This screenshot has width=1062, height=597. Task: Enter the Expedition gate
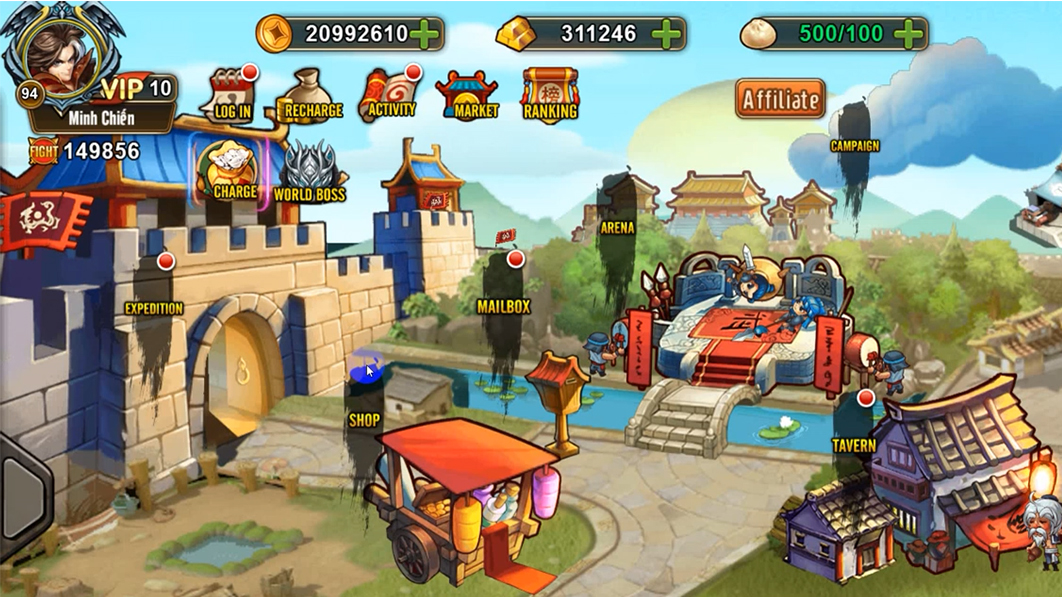(x=230, y=360)
